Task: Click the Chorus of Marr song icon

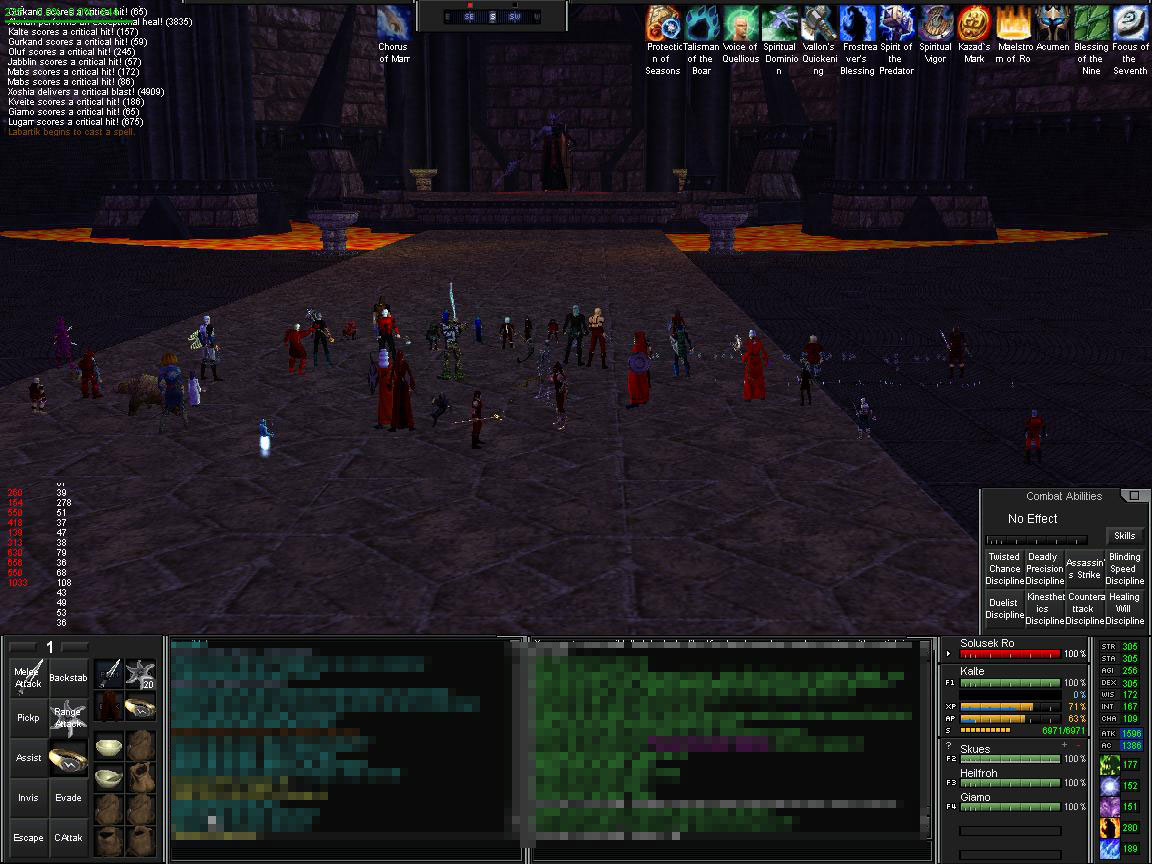Action: click(393, 24)
